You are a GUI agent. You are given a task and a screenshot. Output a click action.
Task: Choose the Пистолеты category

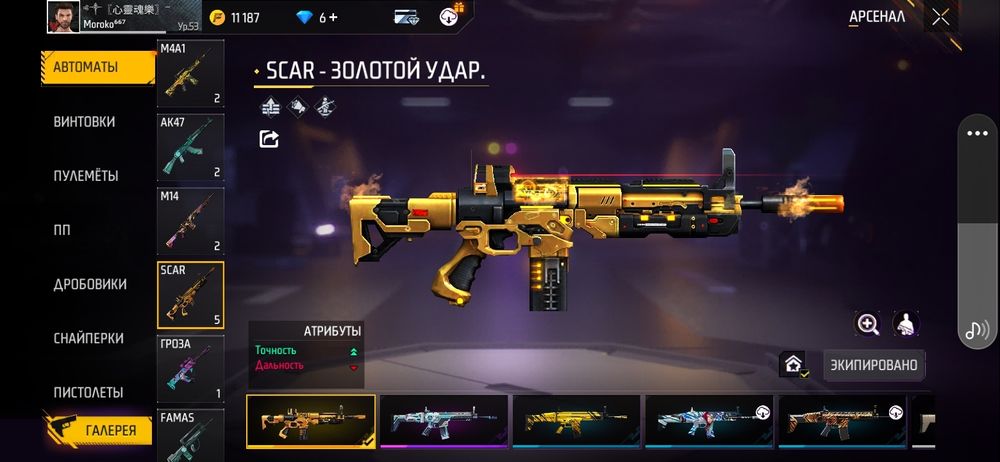click(x=88, y=392)
